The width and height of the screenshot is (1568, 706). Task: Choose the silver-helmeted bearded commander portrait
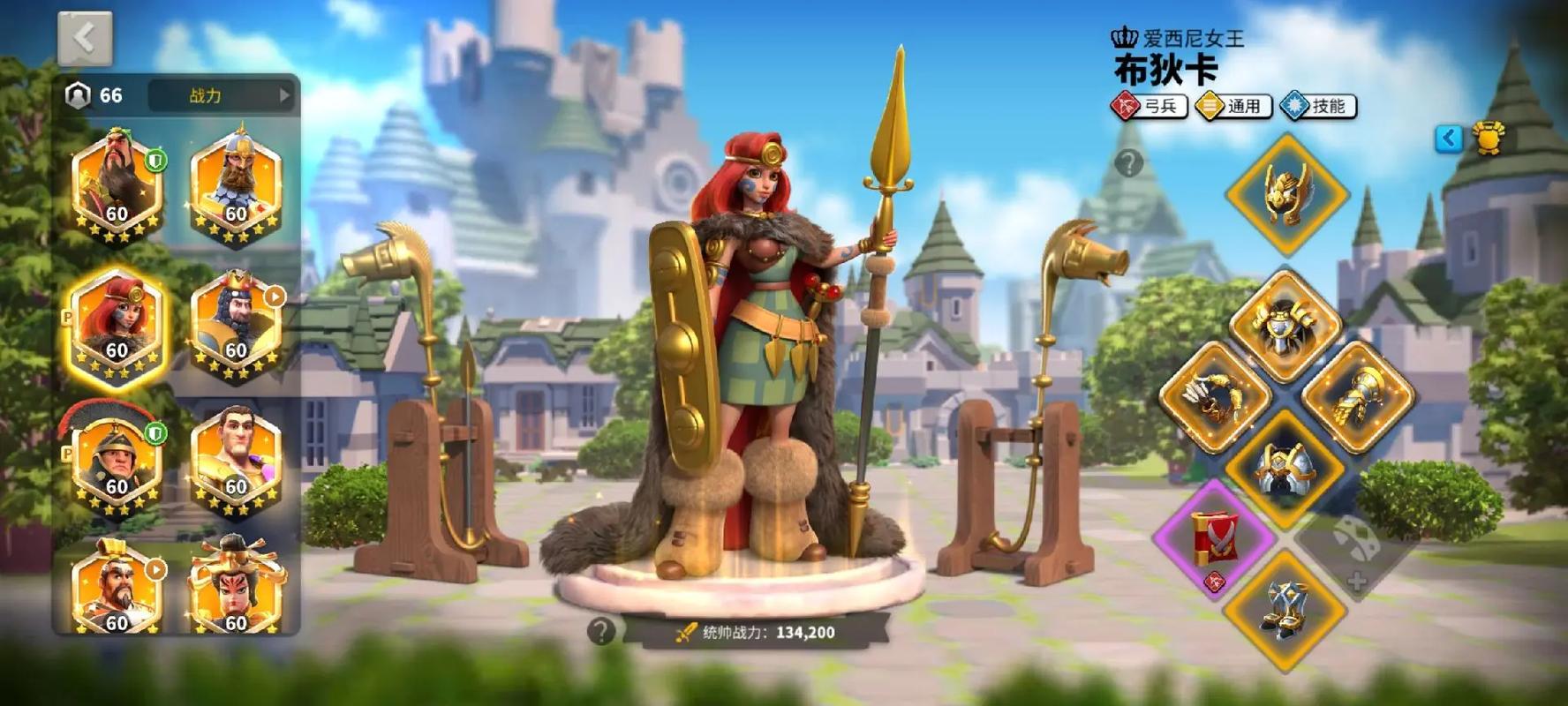pyautogui.click(x=236, y=187)
